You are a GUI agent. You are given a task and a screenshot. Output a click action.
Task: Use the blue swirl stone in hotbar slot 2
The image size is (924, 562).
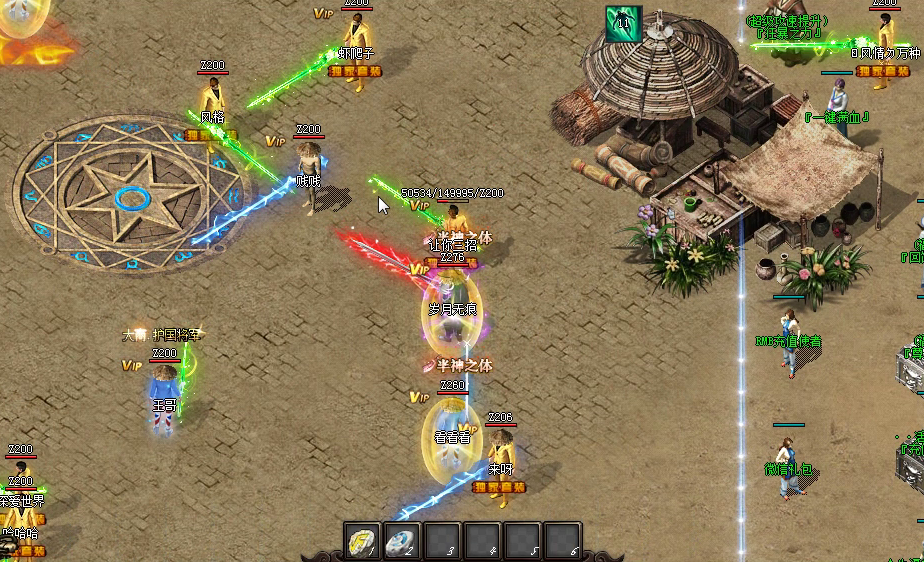[402, 541]
